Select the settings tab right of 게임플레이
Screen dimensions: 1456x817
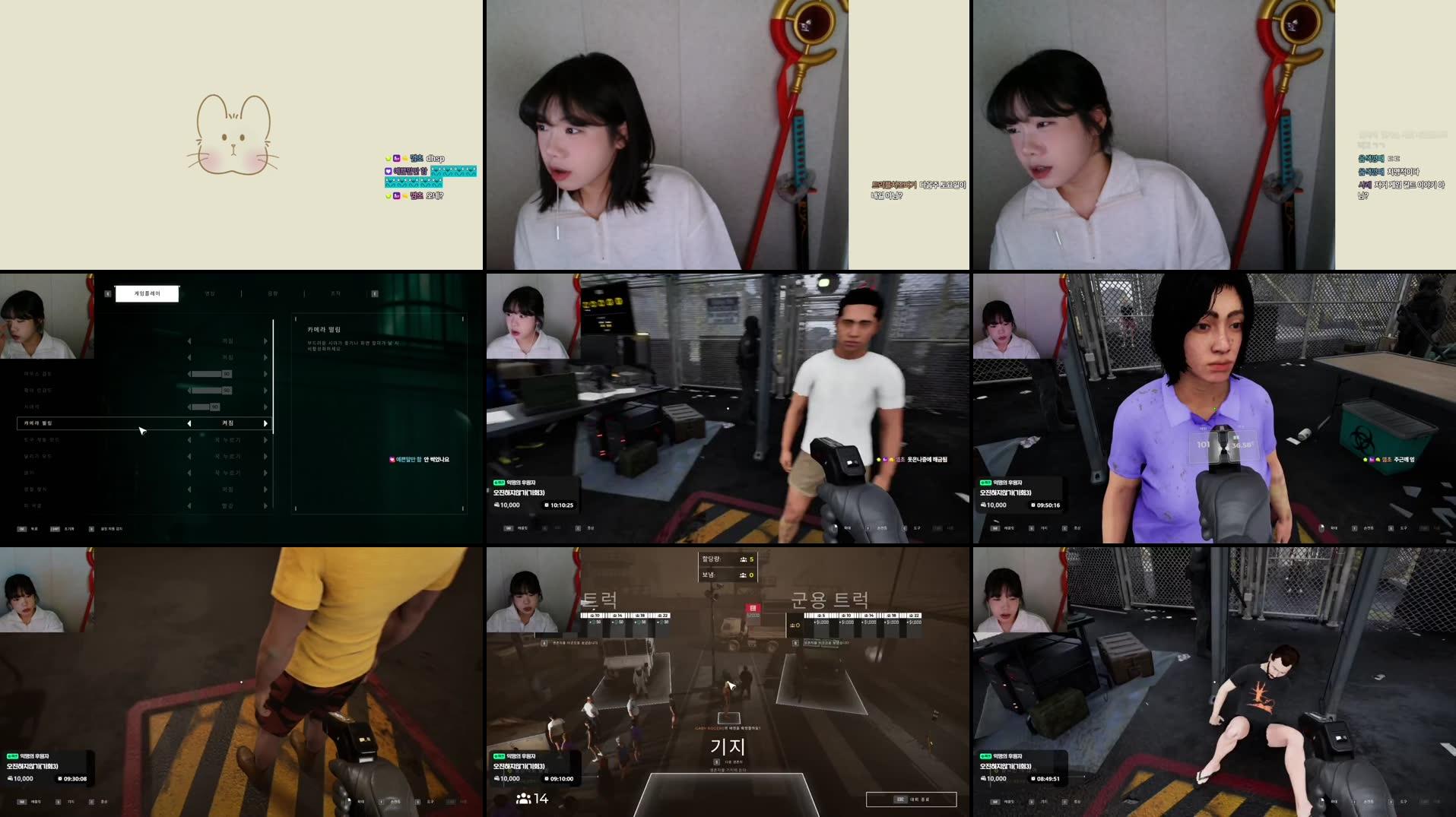210,293
